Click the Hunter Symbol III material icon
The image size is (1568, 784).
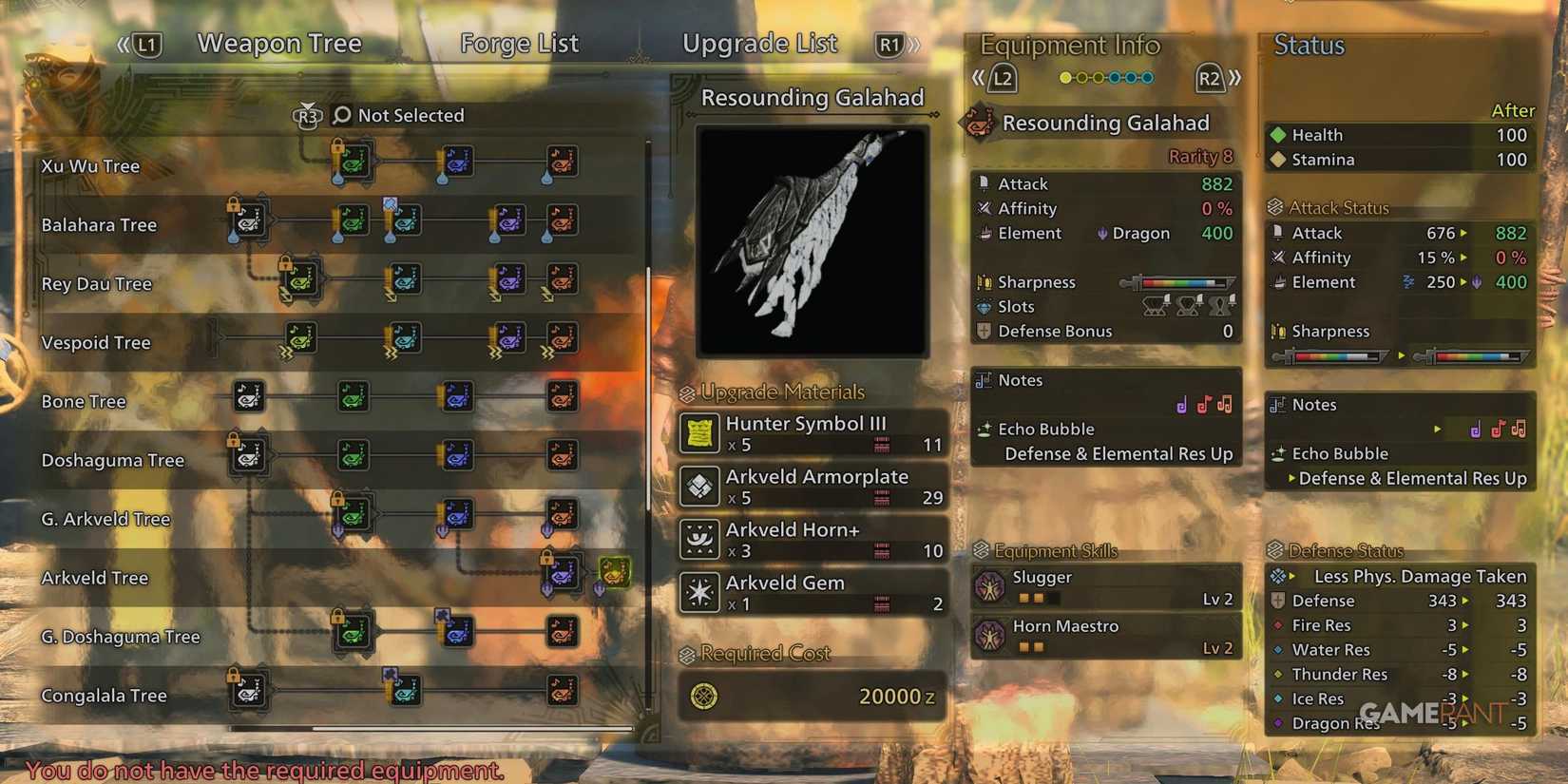(699, 433)
